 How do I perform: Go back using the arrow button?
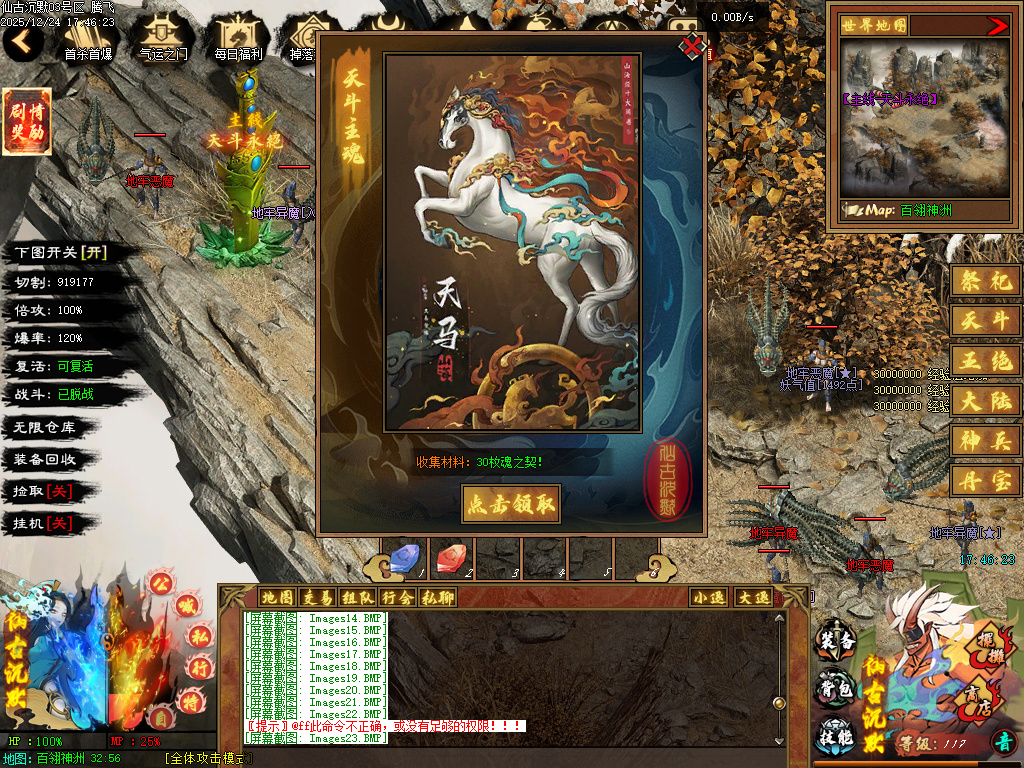coord(23,42)
